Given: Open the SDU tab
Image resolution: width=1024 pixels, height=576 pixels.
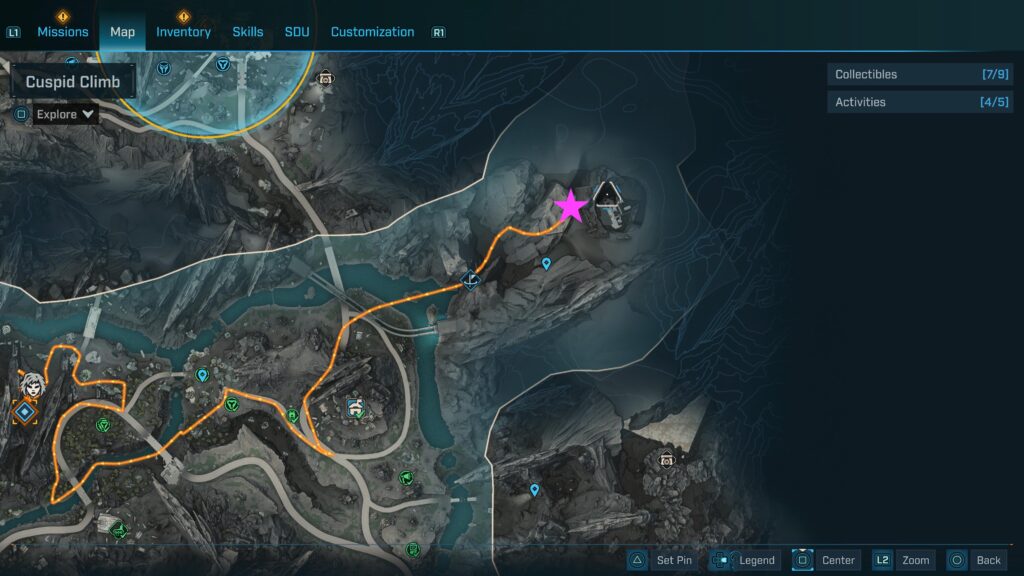Looking at the screenshot, I should tap(297, 32).
